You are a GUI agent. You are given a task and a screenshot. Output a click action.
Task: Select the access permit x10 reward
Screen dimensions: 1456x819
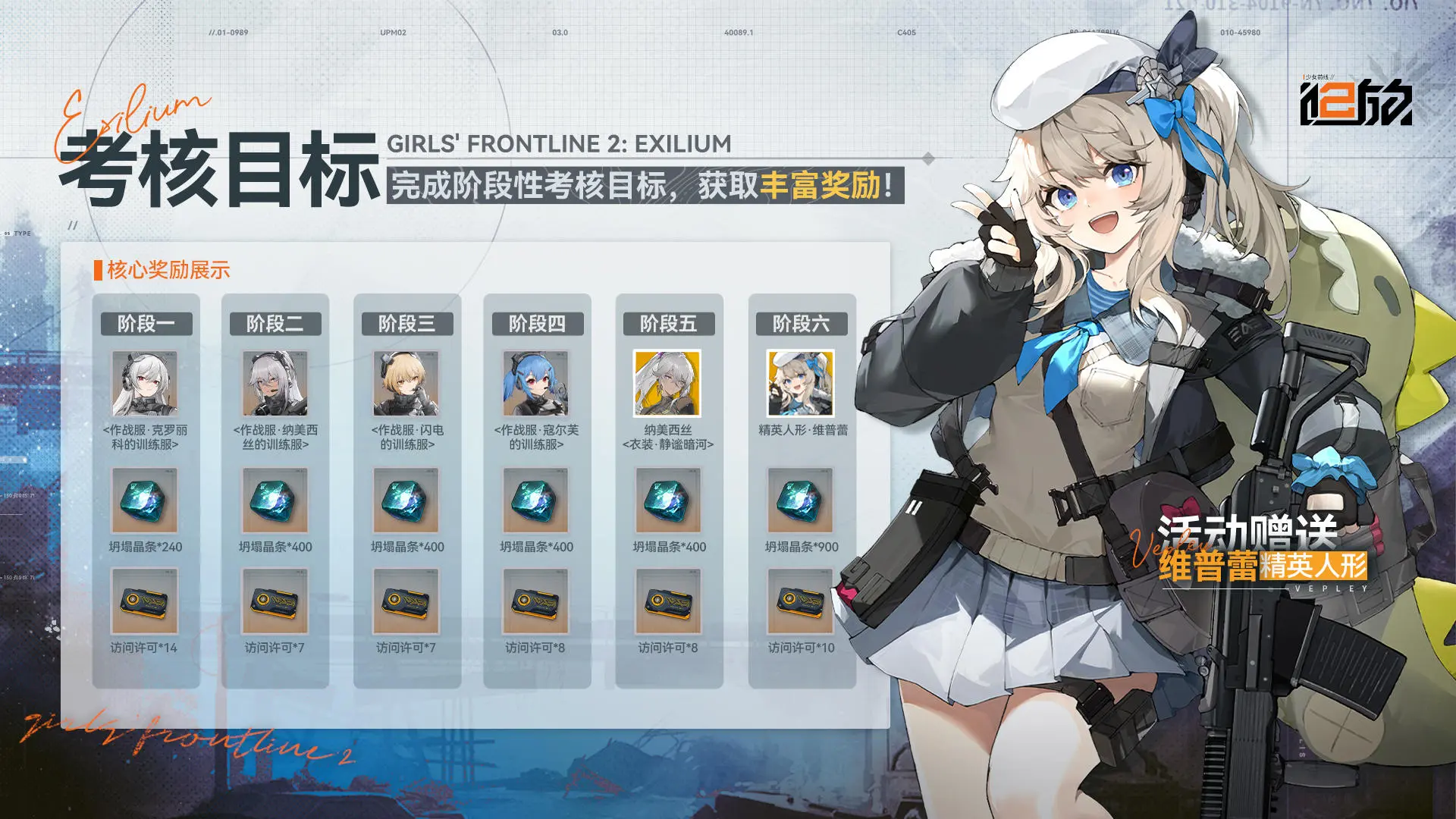801,601
